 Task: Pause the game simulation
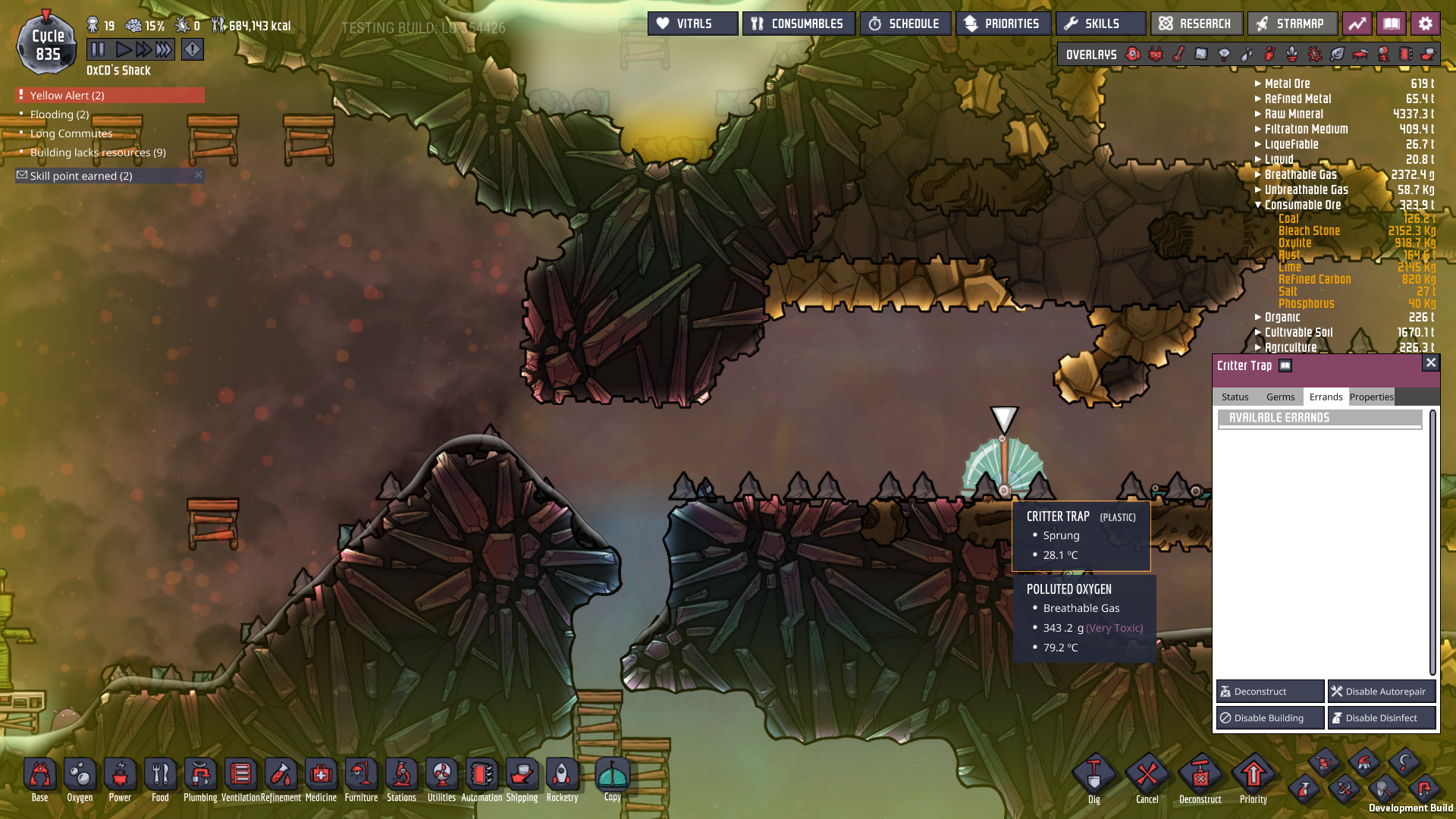coord(98,50)
